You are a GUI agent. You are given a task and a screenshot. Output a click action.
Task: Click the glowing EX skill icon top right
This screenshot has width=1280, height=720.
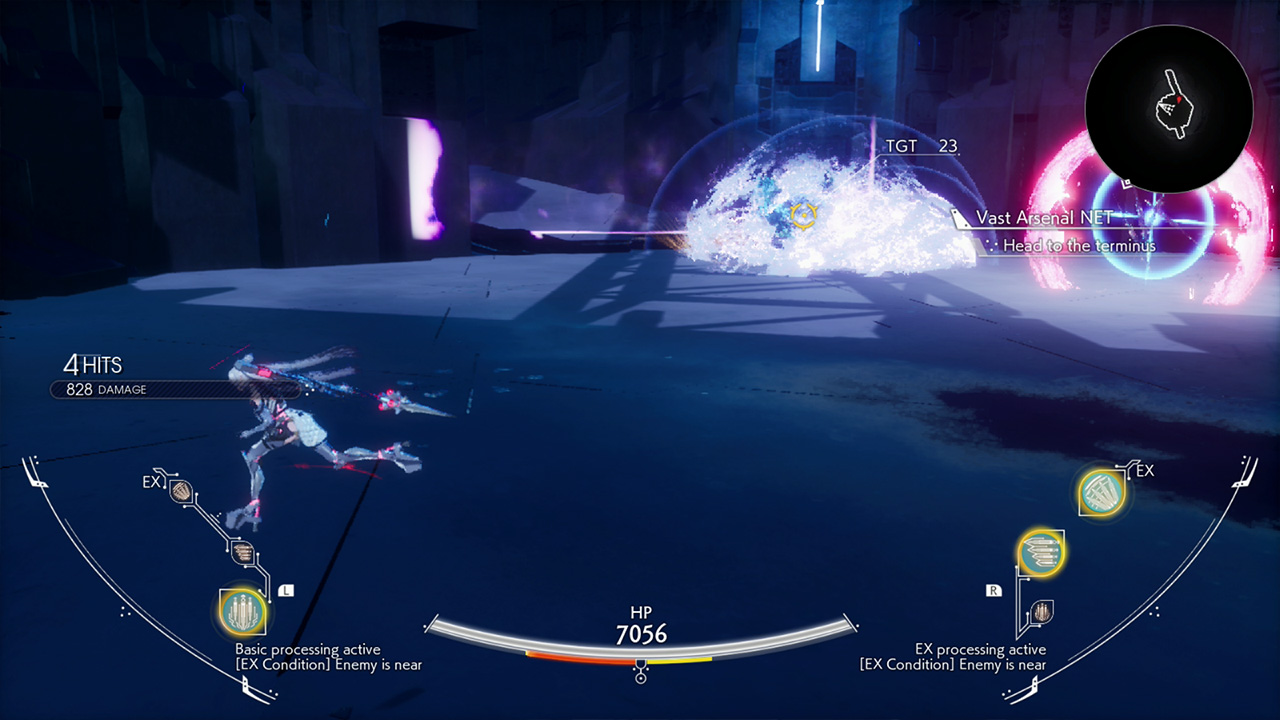pyautogui.click(x=1100, y=491)
